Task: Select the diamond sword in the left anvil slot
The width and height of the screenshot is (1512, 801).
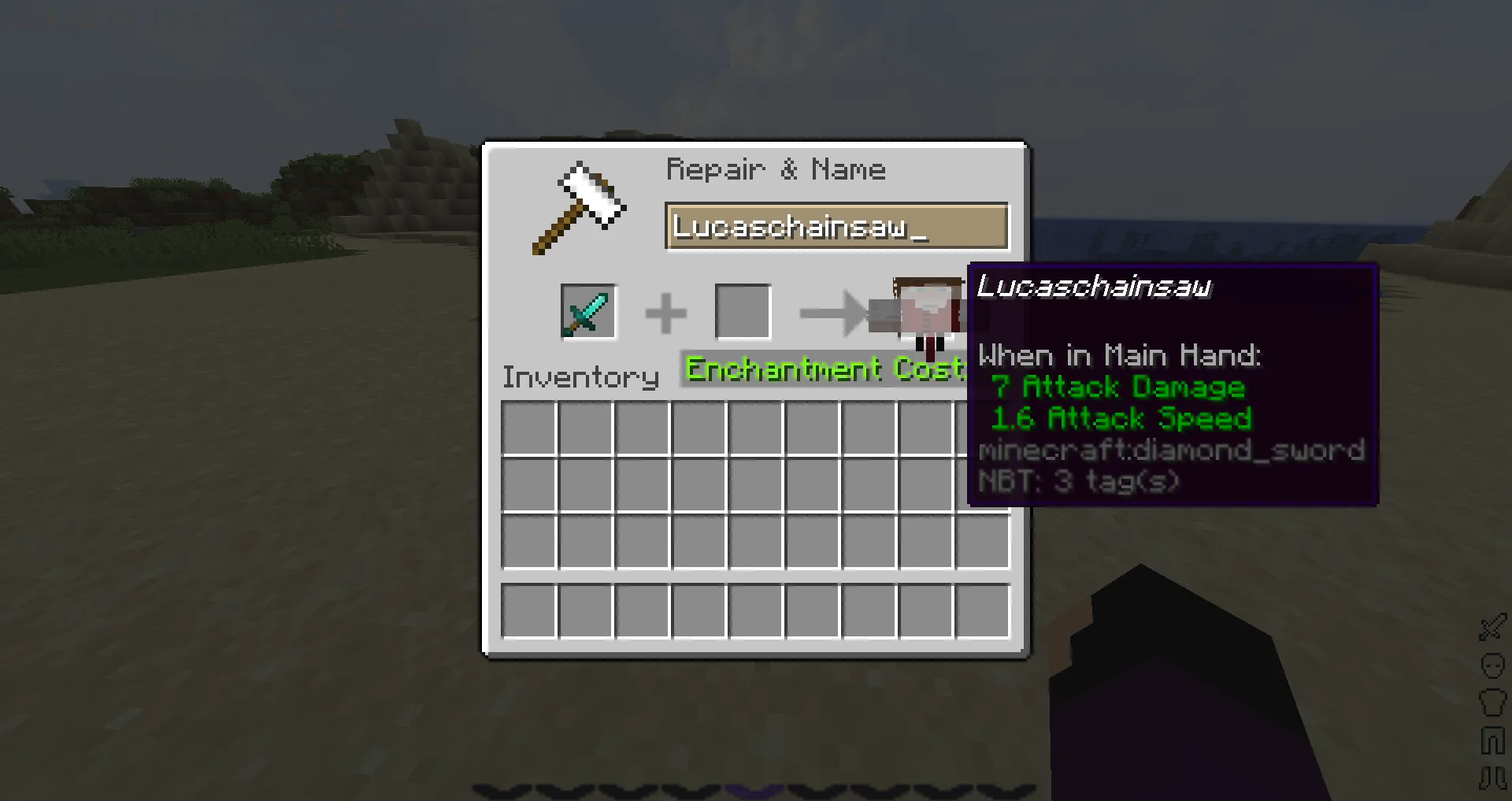Action: pos(588,310)
